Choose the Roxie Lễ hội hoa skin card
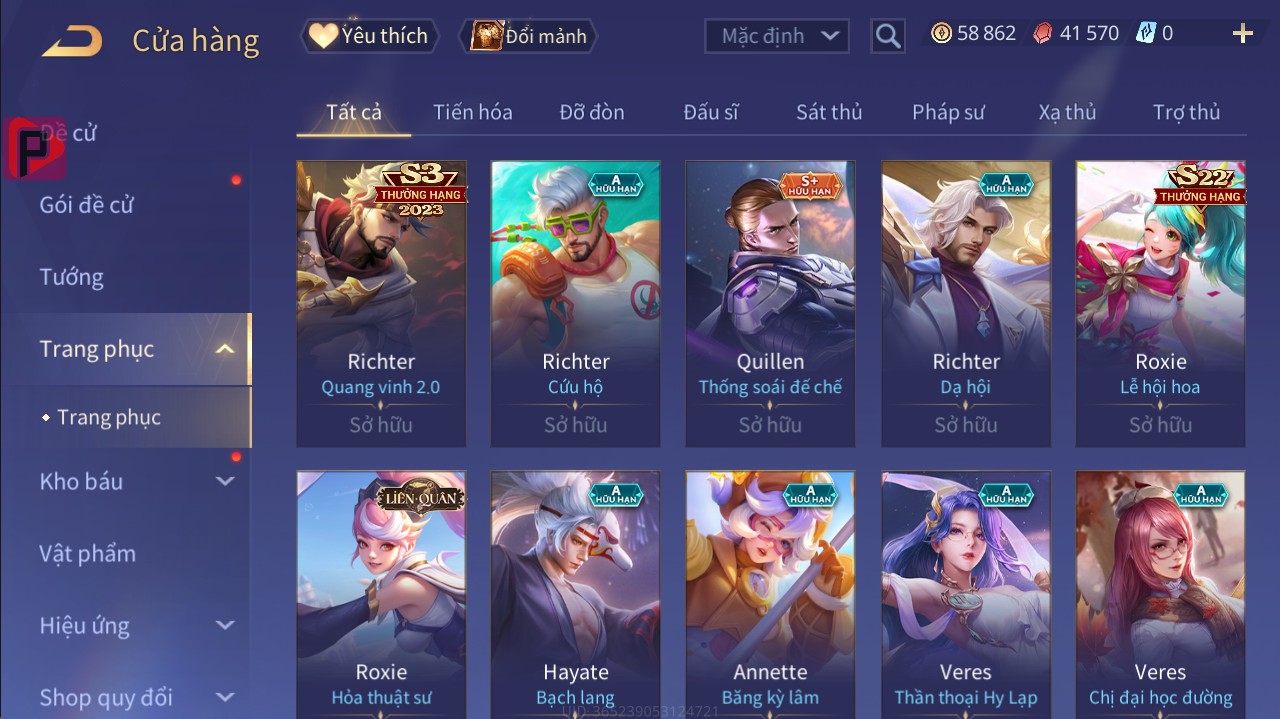Screen dimensions: 1280x719 [1160, 303]
